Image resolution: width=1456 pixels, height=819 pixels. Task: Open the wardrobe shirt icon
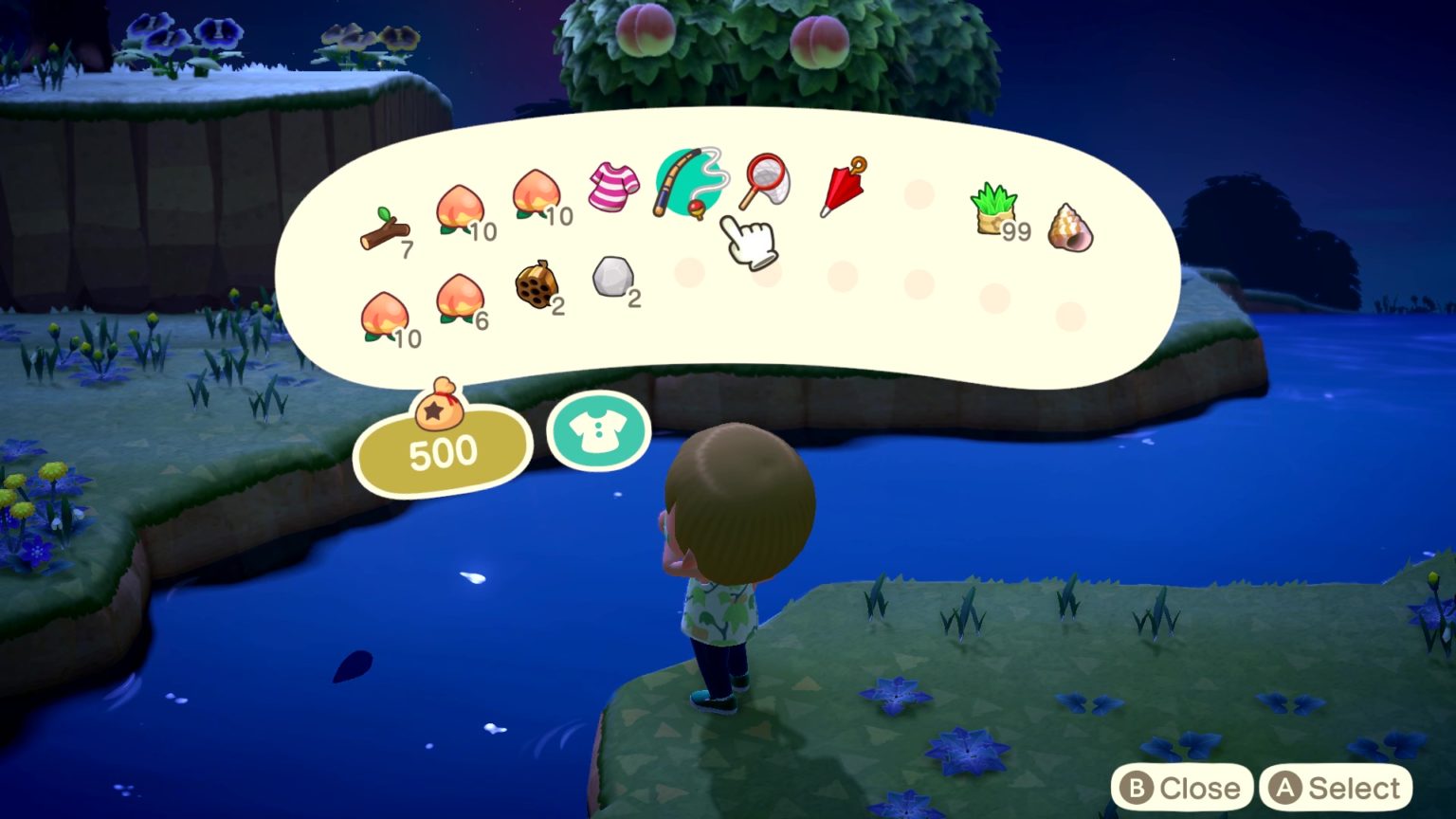click(x=598, y=432)
